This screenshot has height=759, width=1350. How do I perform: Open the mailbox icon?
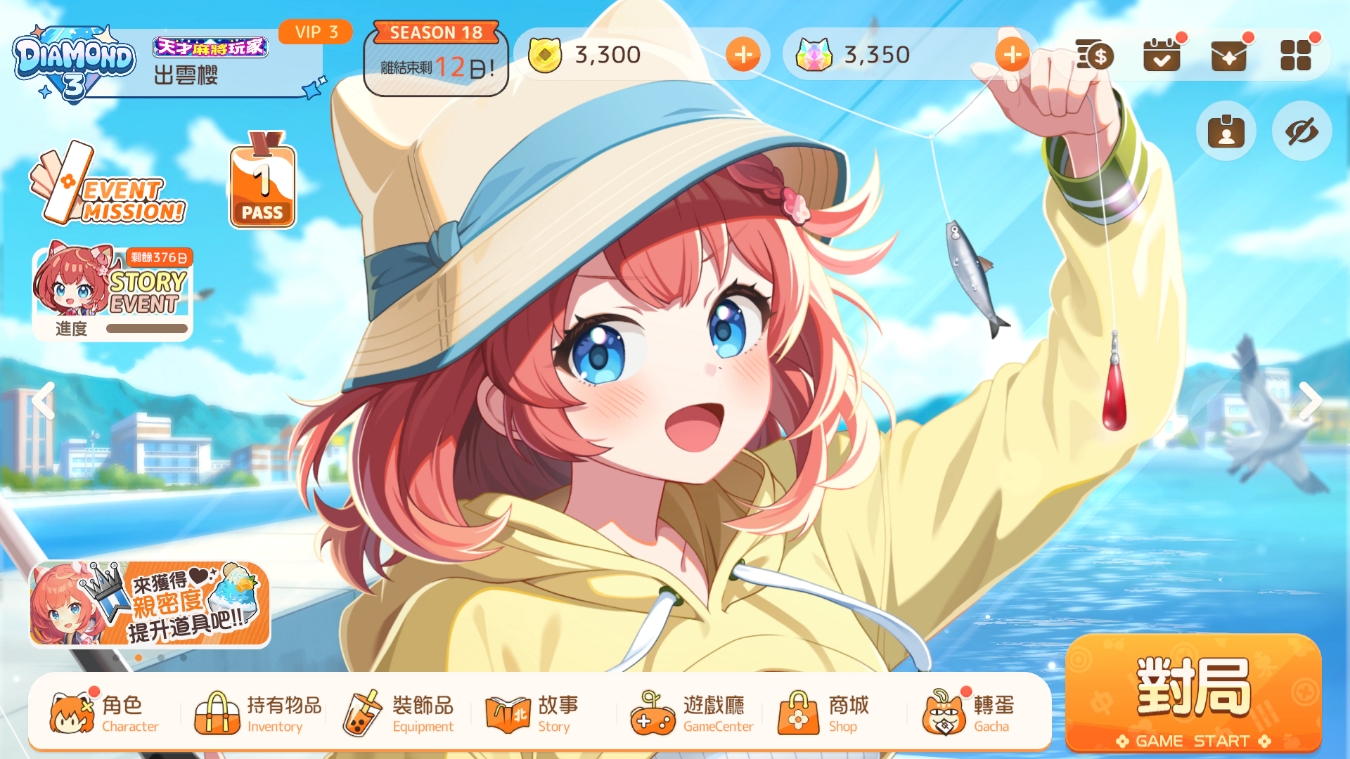click(x=1228, y=55)
